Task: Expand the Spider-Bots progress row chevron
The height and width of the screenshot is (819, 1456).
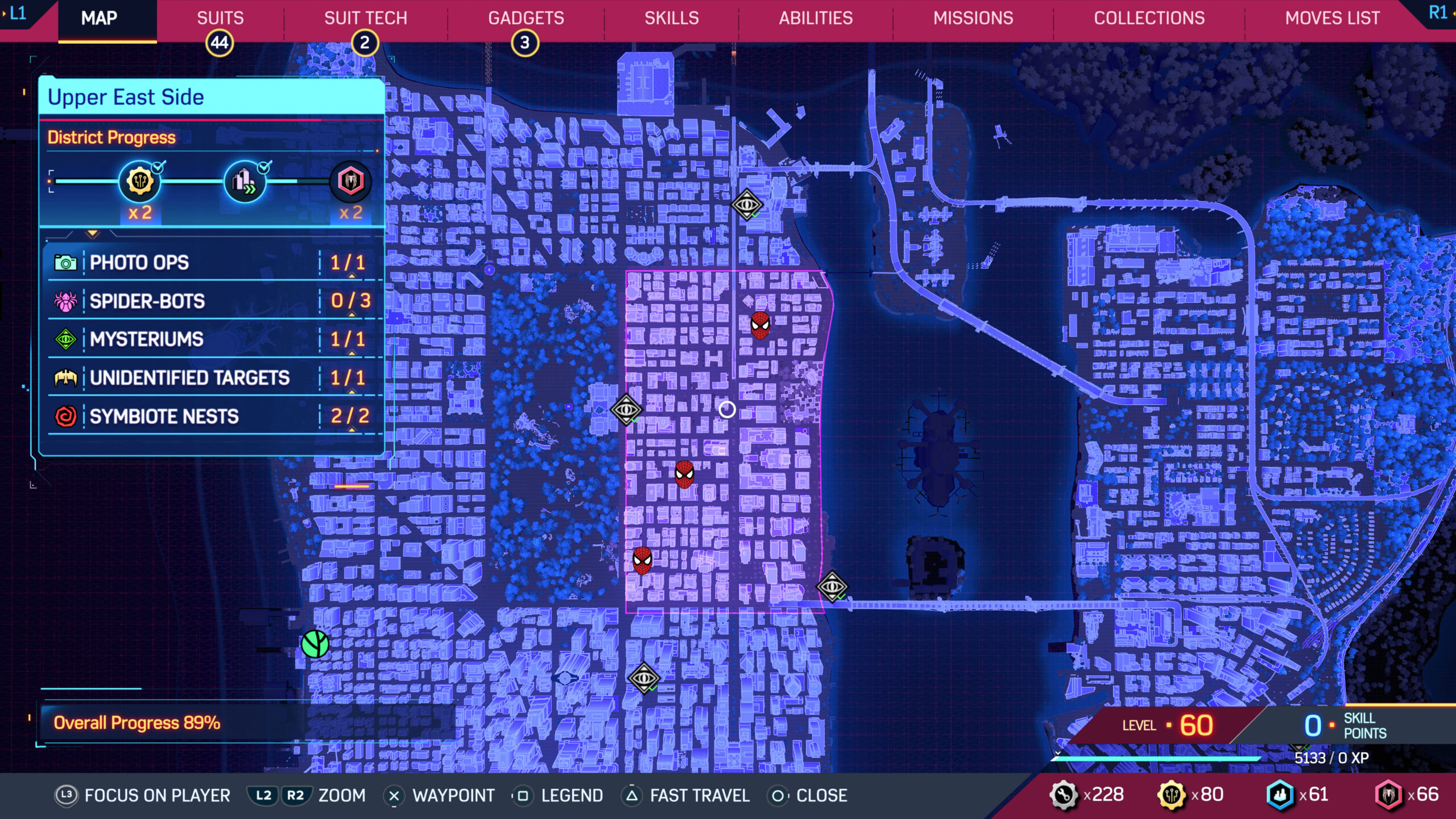Action: pyautogui.click(x=351, y=314)
